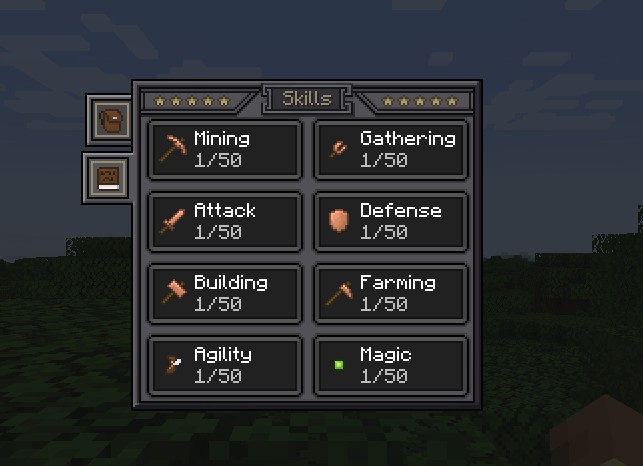Select the Mining skill entry

(224, 149)
